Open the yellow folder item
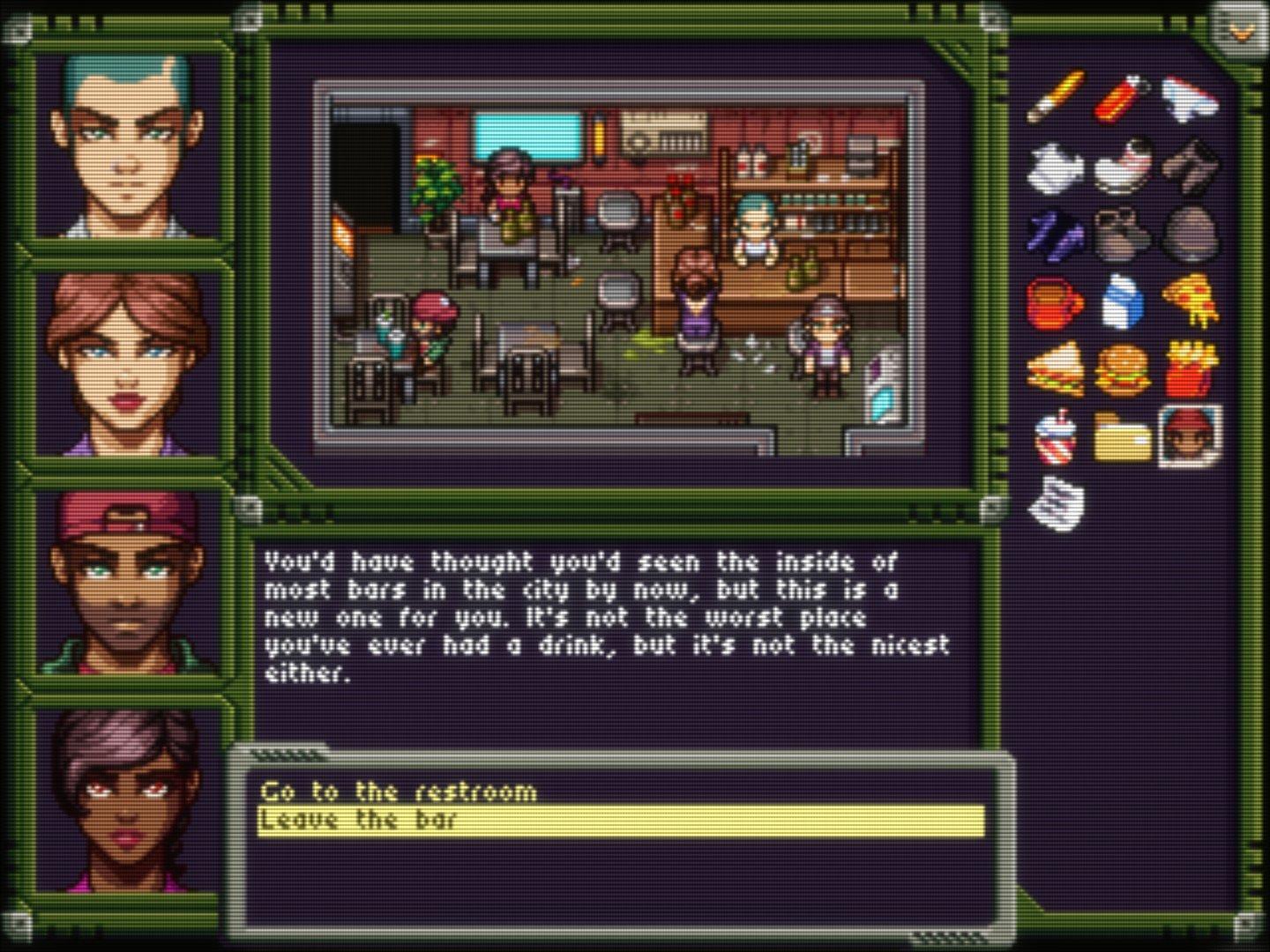 (x=1123, y=436)
